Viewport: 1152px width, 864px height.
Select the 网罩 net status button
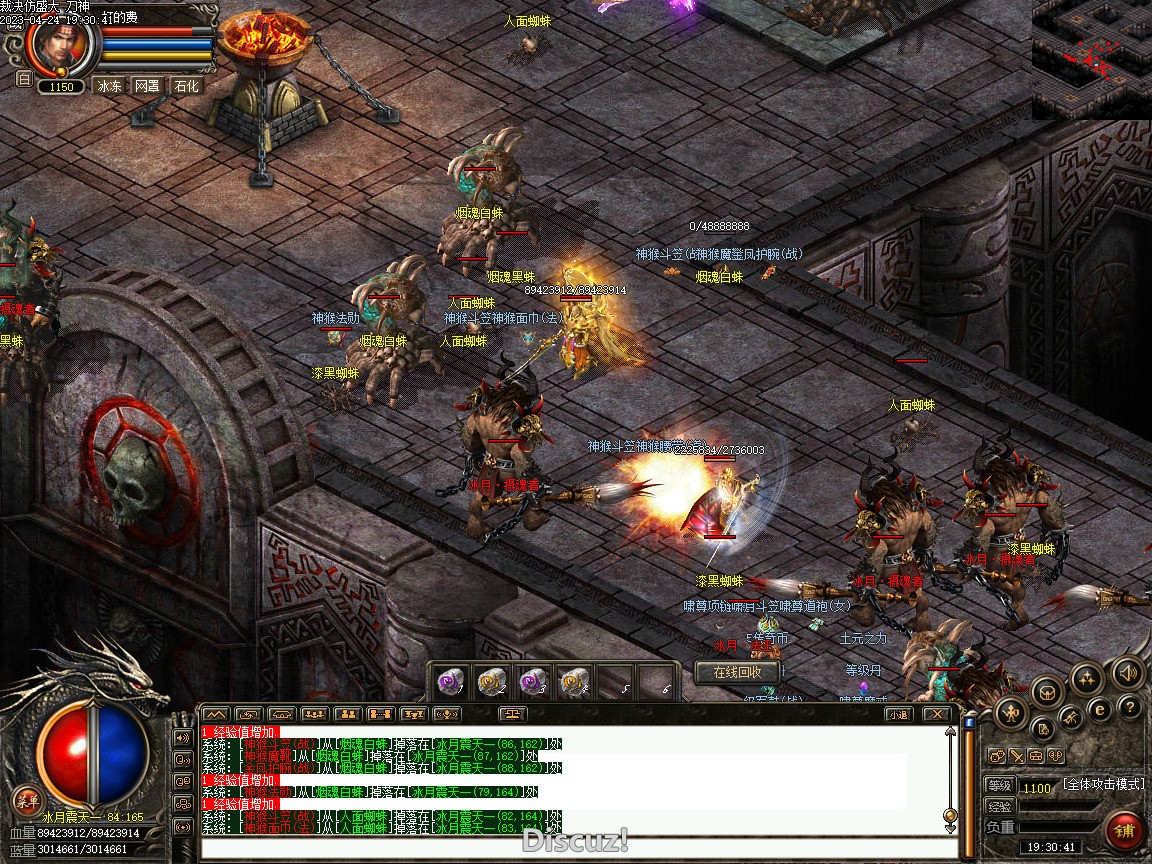pos(147,86)
